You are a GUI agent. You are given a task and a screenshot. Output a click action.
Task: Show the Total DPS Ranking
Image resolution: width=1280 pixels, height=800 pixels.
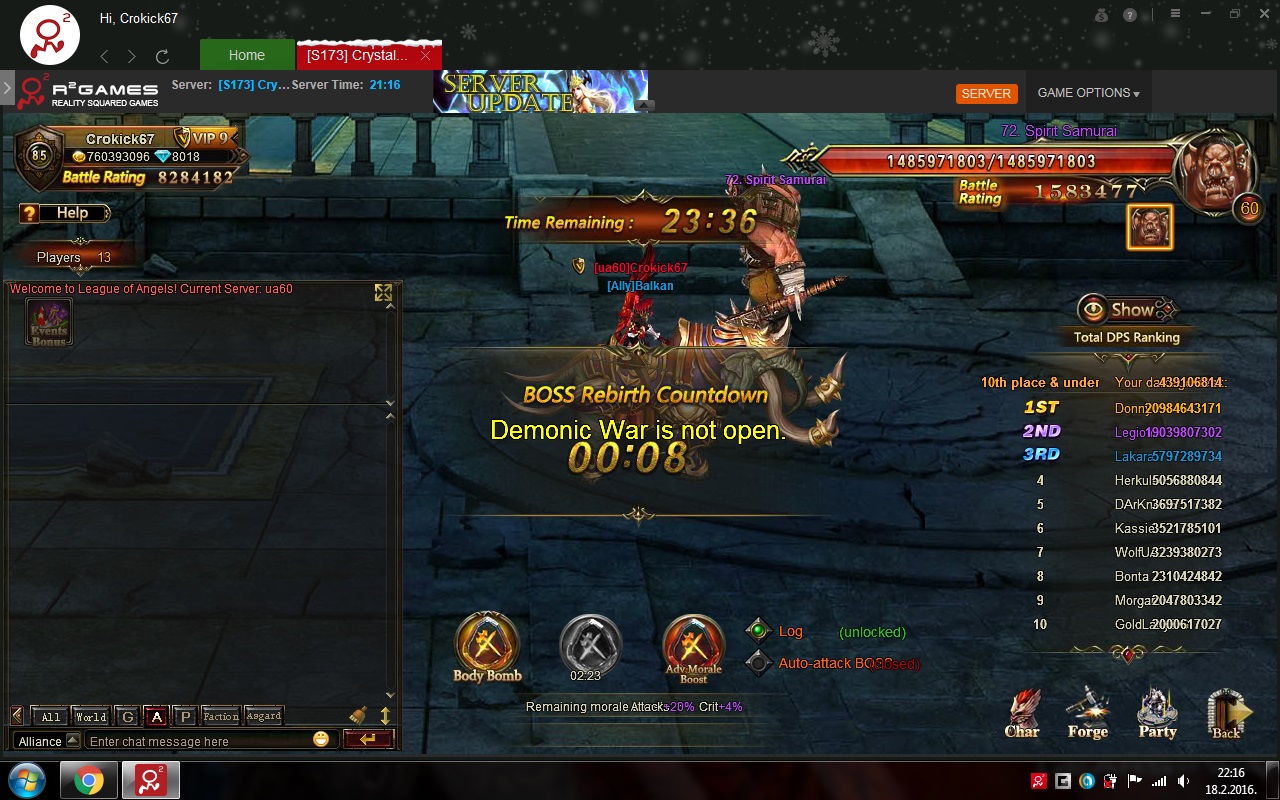pos(1127,310)
